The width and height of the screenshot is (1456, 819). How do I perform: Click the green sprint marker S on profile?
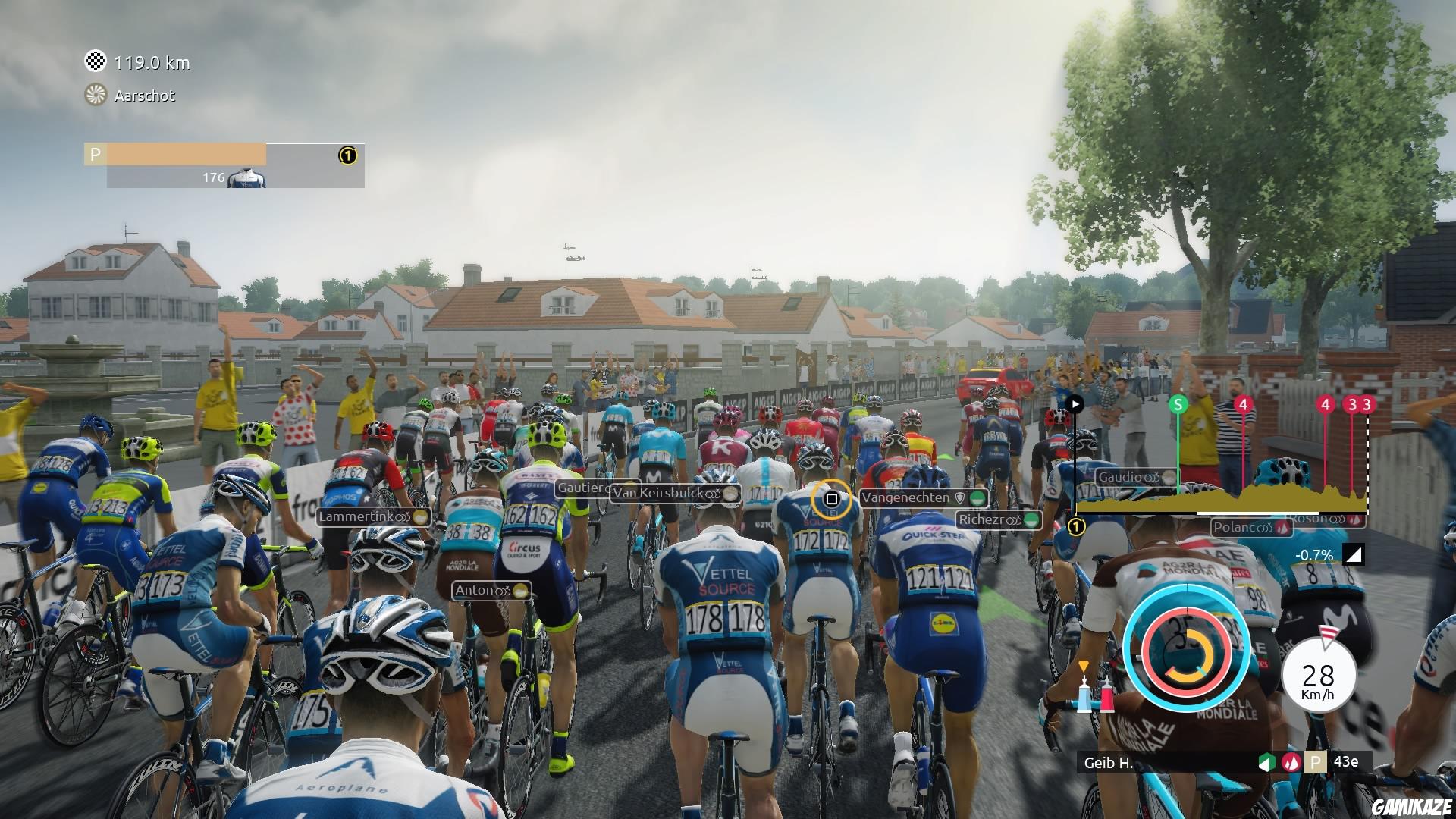pyautogui.click(x=1178, y=405)
